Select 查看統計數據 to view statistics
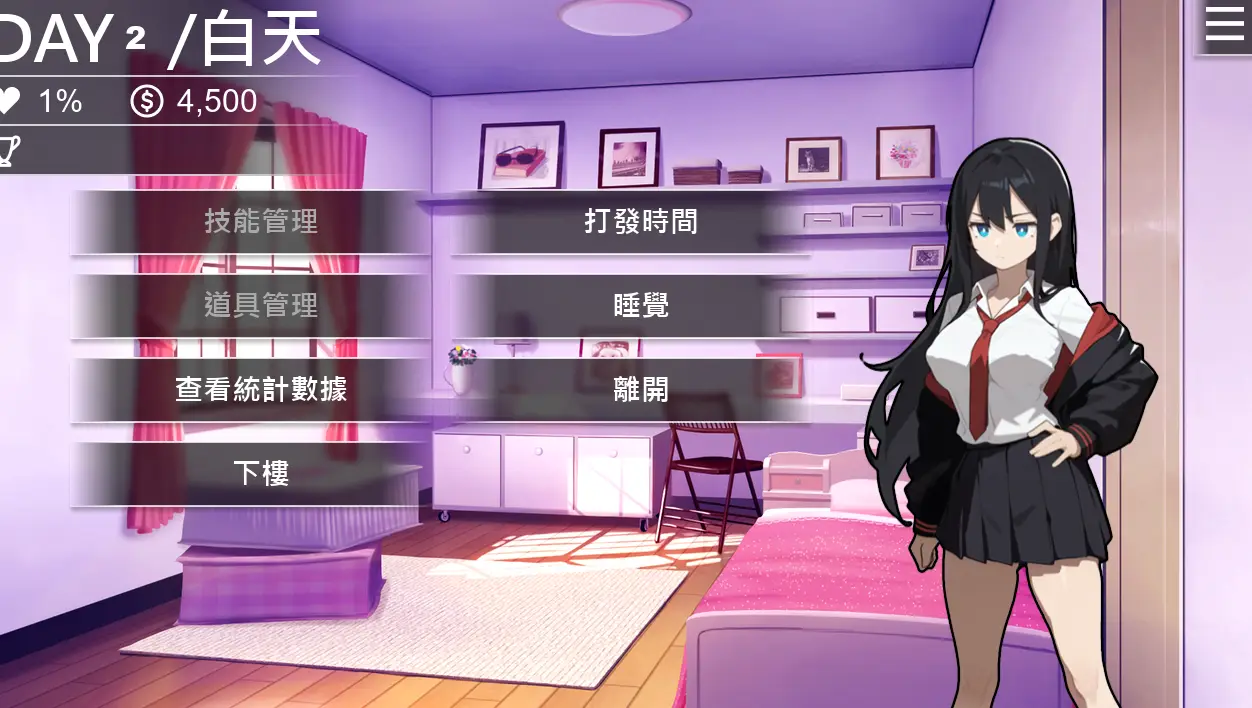This screenshot has height=708, width=1252. (x=260, y=389)
